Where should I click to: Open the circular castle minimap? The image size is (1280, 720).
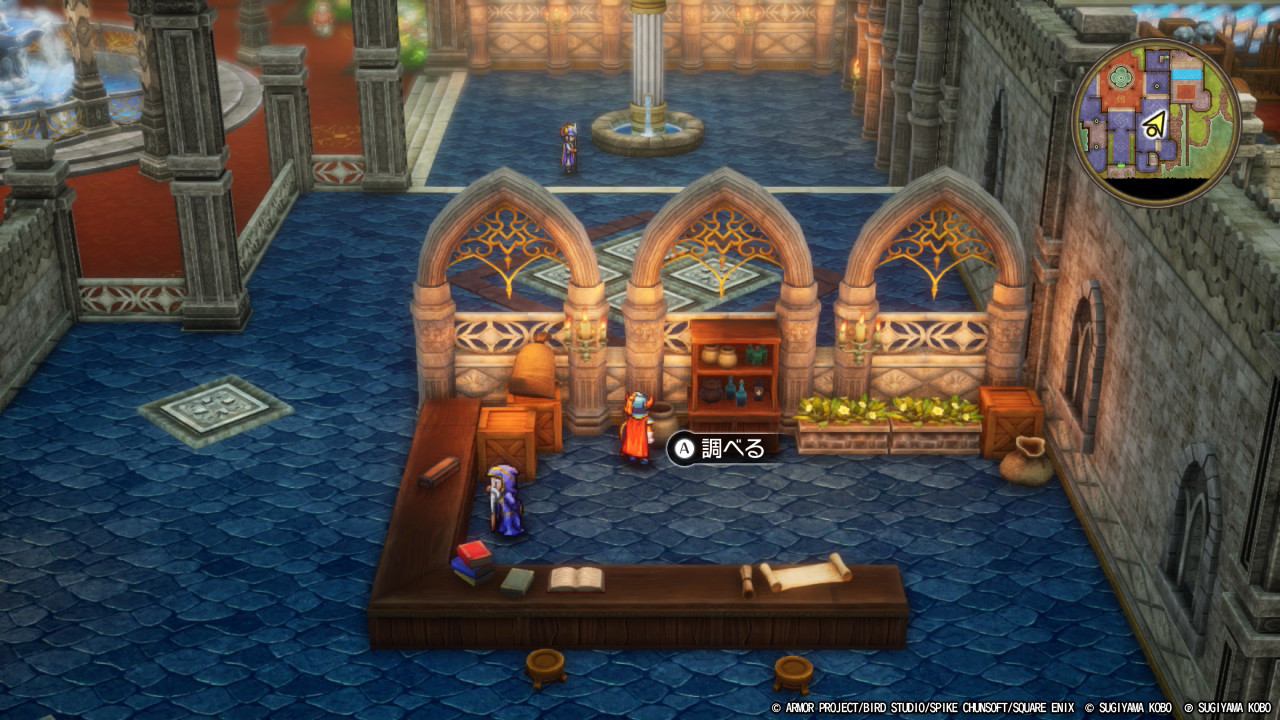pos(1156,122)
